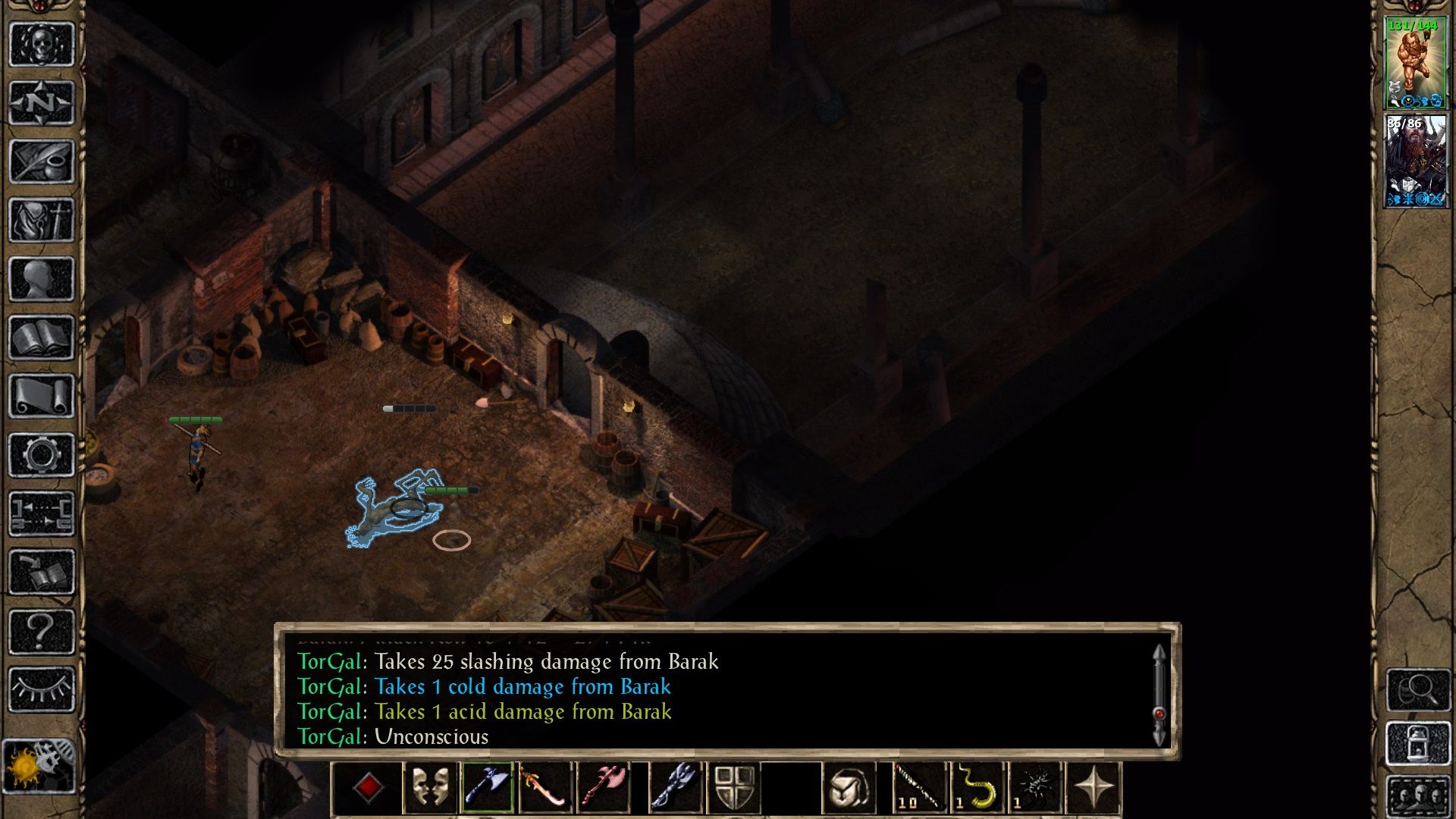Open special abilities star button
The width and height of the screenshot is (1456, 819).
tap(1093, 789)
